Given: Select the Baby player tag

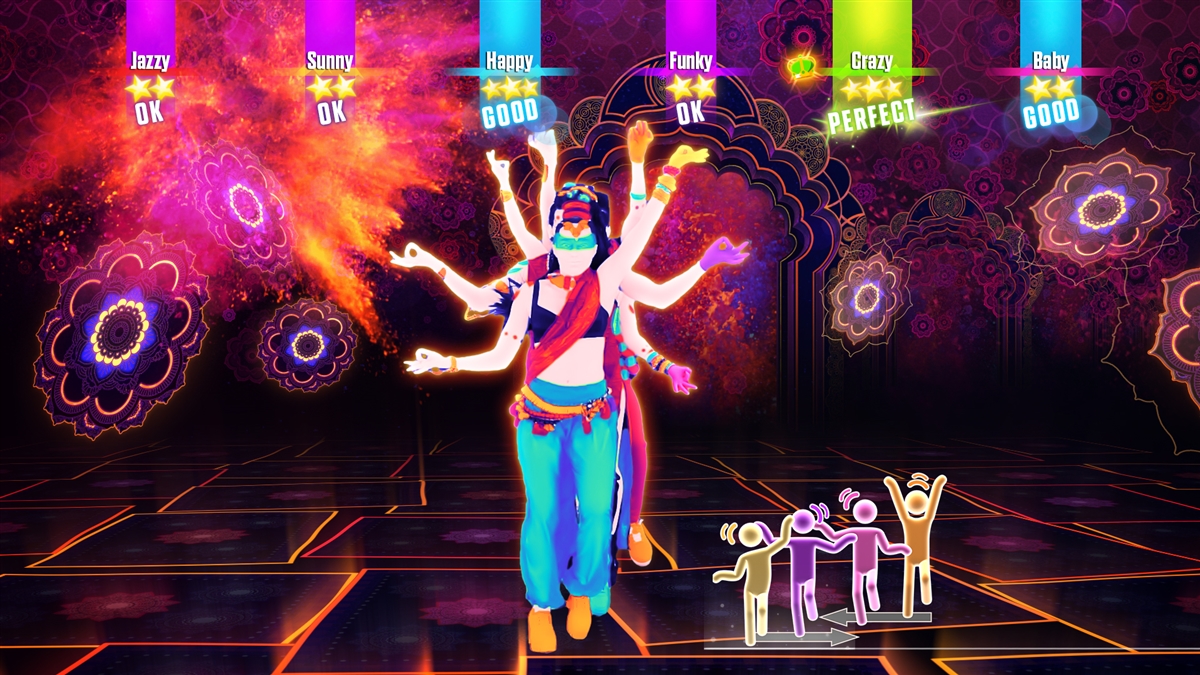Looking at the screenshot, I should point(1050,61).
